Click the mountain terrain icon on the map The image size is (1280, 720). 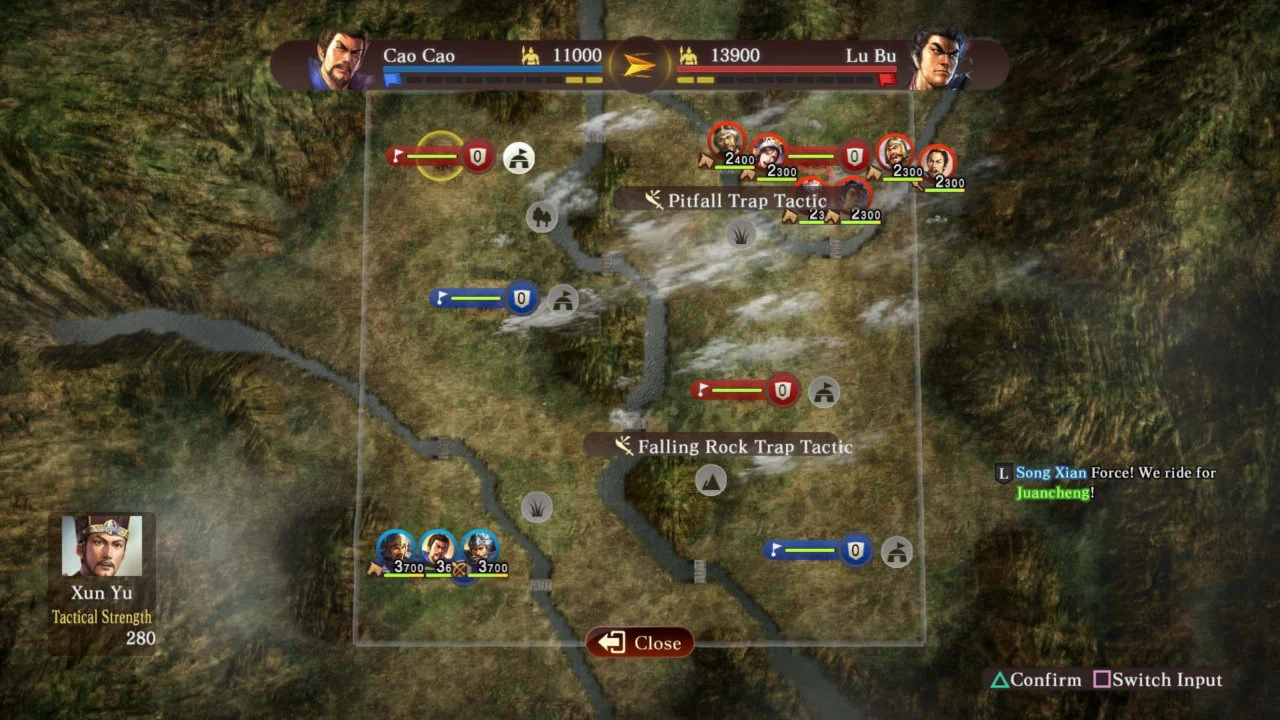pyautogui.click(x=710, y=480)
